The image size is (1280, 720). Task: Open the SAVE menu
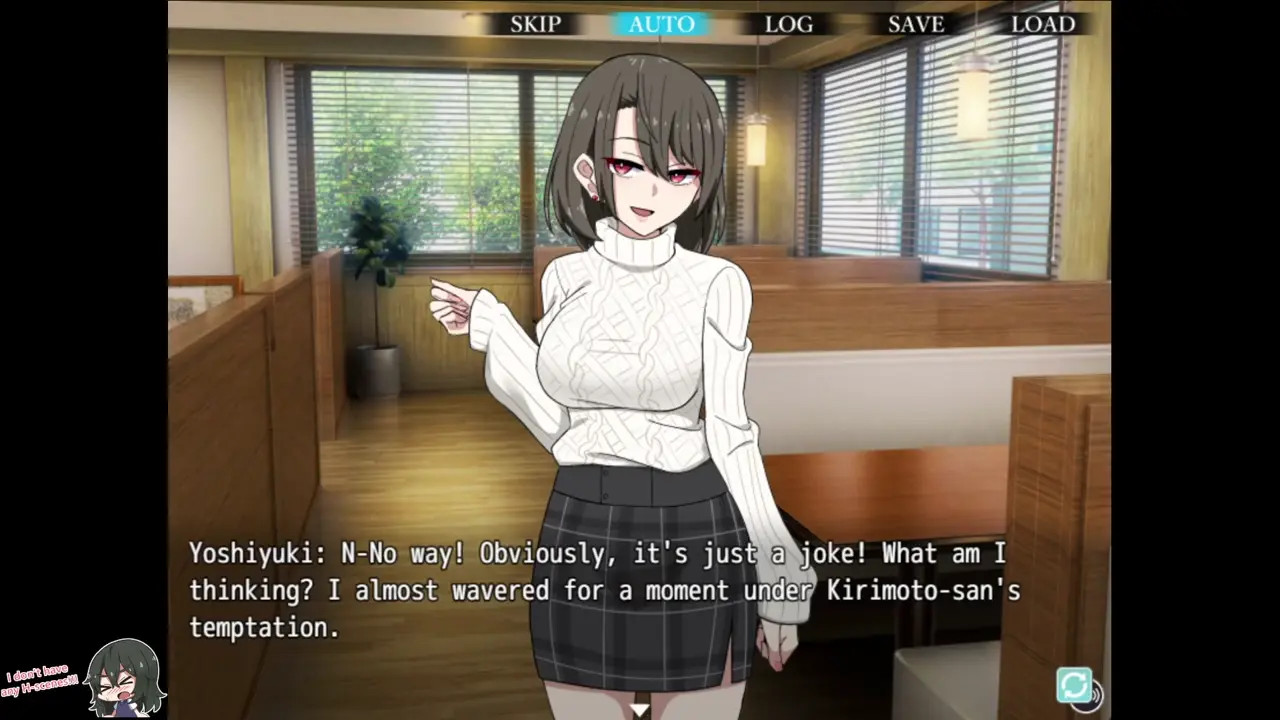(x=915, y=24)
